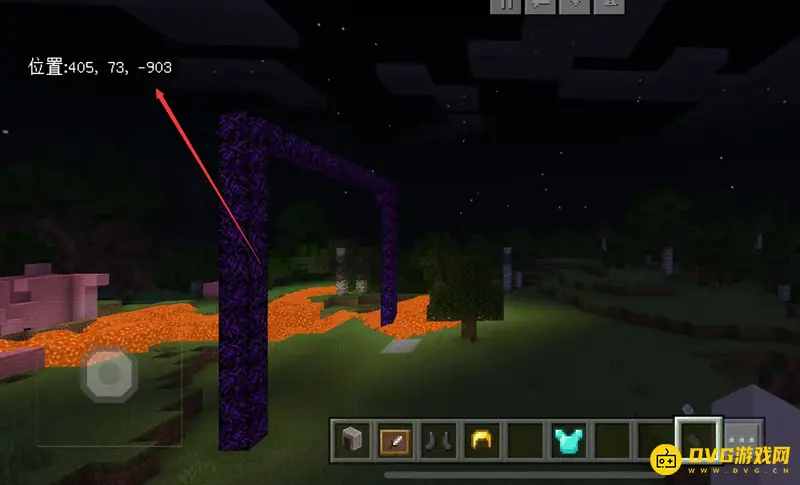The width and height of the screenshot is (800, 485).
Task: Tap the virtual movement joystick
Action: (108, 377)
